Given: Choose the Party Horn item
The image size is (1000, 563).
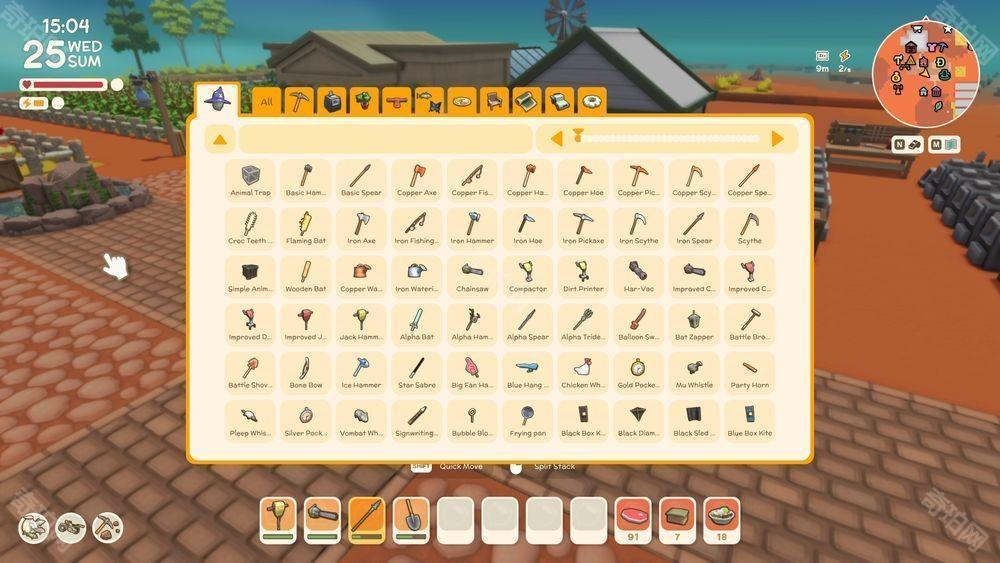Looking at the screenshot, I should click(x=749, y=371).
